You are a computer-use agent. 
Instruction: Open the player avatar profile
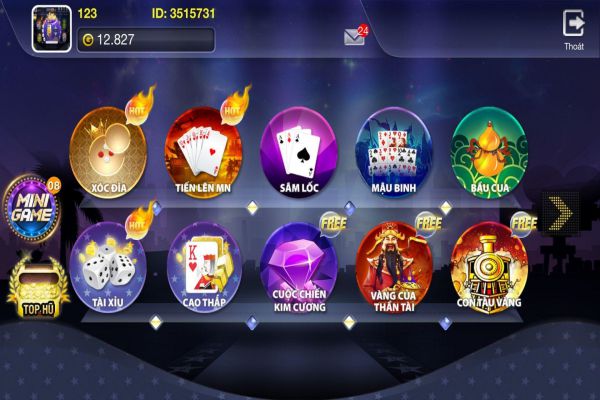click(x=49, y=27)
